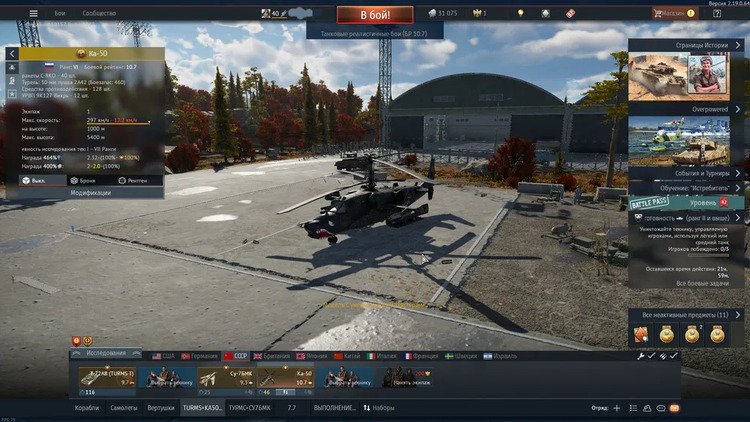Open the «Наборы» presets list
The height and width of the screenshot is (422, 750).
pos(379,408)
